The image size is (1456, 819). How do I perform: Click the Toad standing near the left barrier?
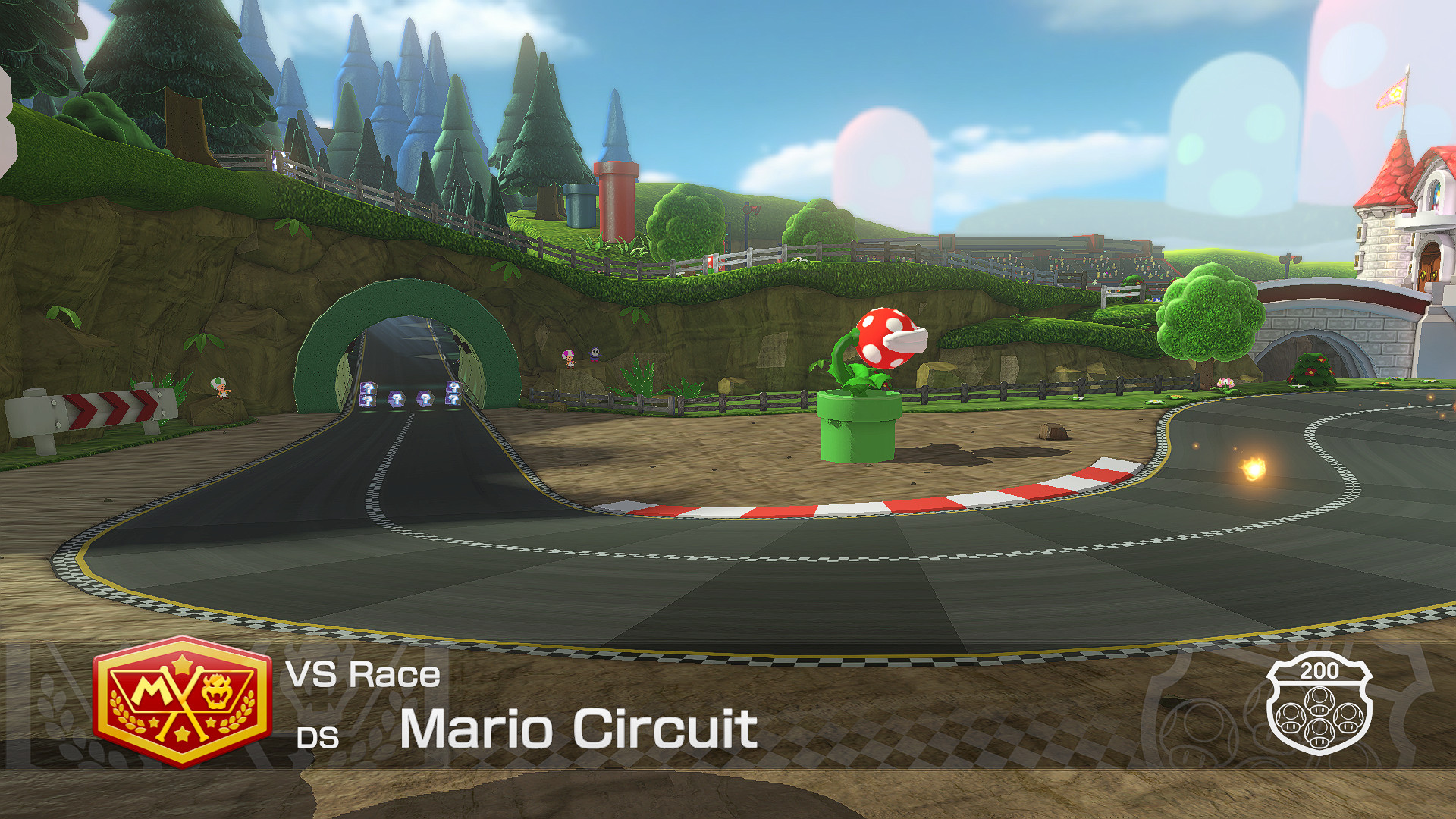[218, 387]
